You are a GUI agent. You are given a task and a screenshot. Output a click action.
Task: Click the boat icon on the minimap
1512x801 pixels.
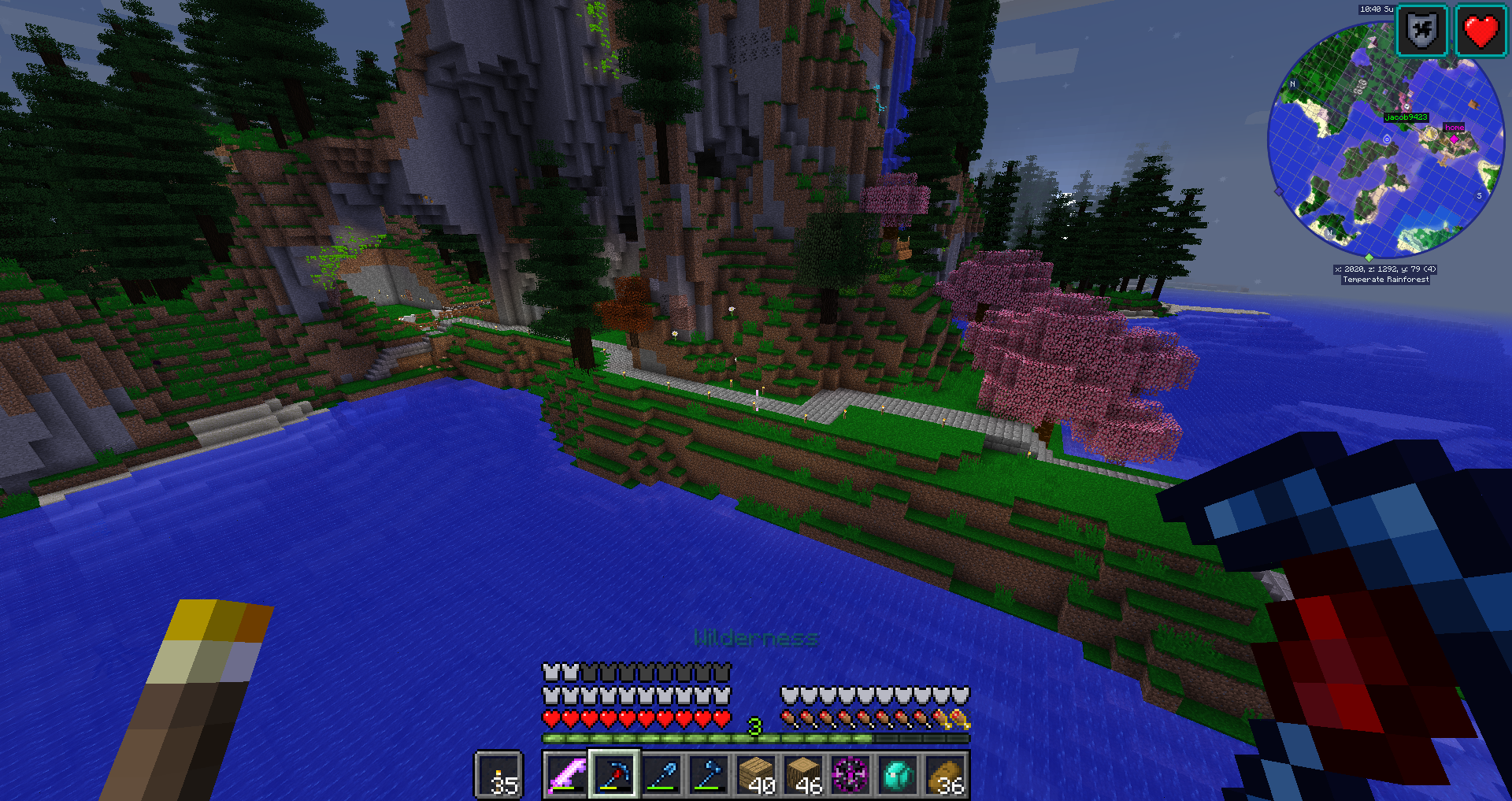coord(1473,105)
